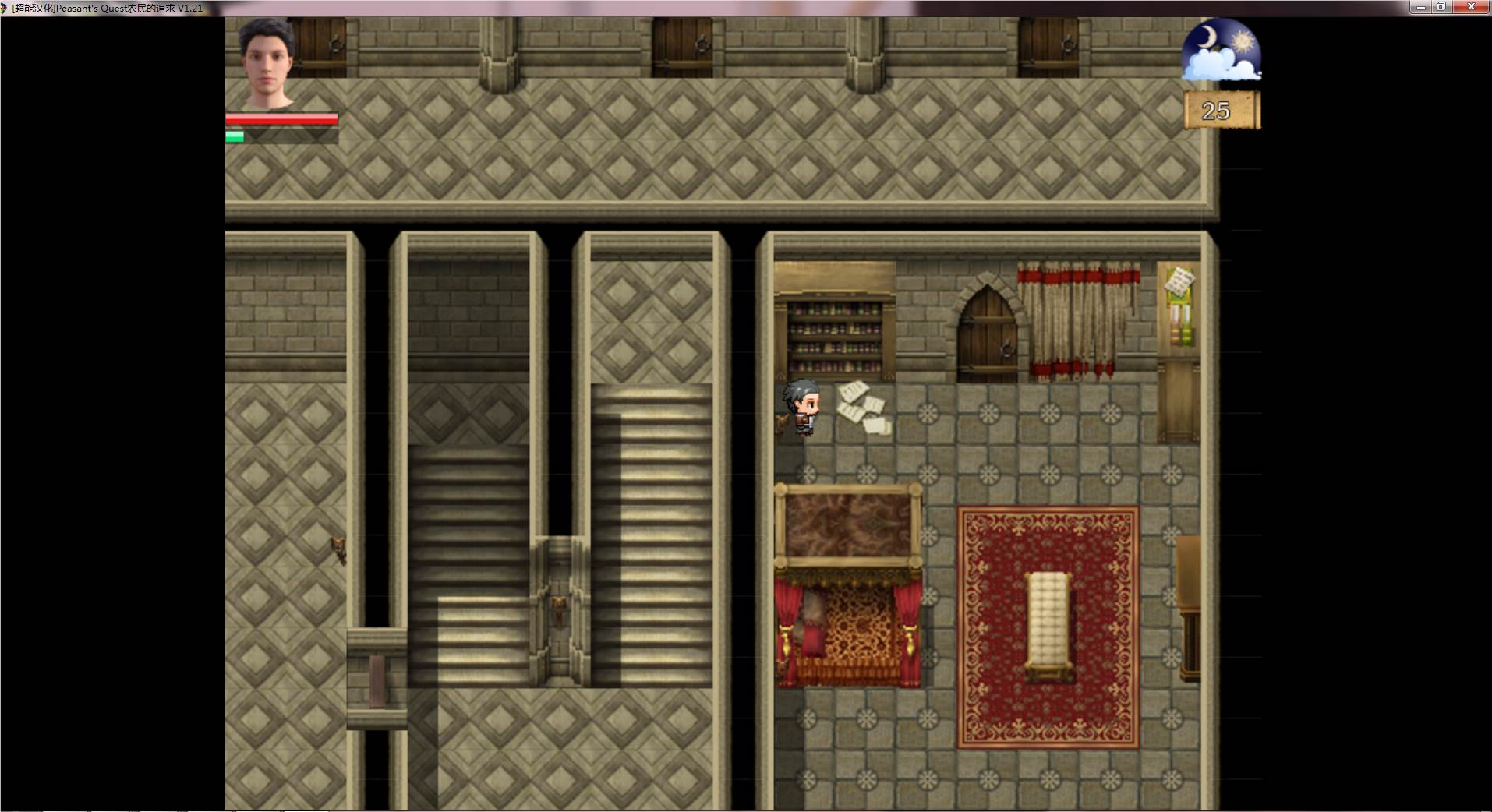Pick up the scattered papers near the character
Screen dimensions: 1492x812
[x=861, y=405]
